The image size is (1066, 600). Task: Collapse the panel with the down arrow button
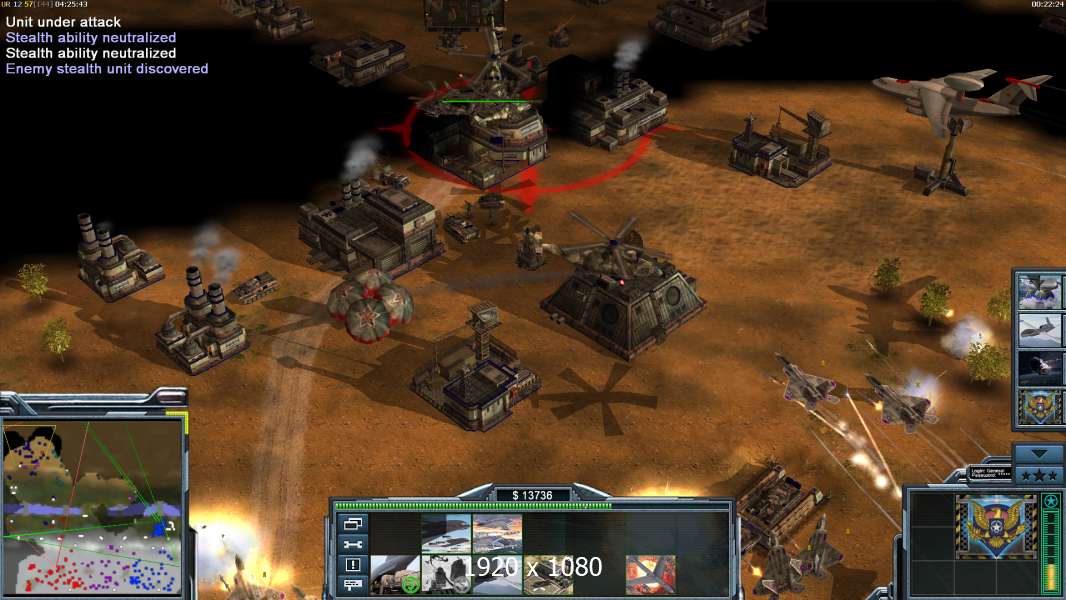[1039, 452]
